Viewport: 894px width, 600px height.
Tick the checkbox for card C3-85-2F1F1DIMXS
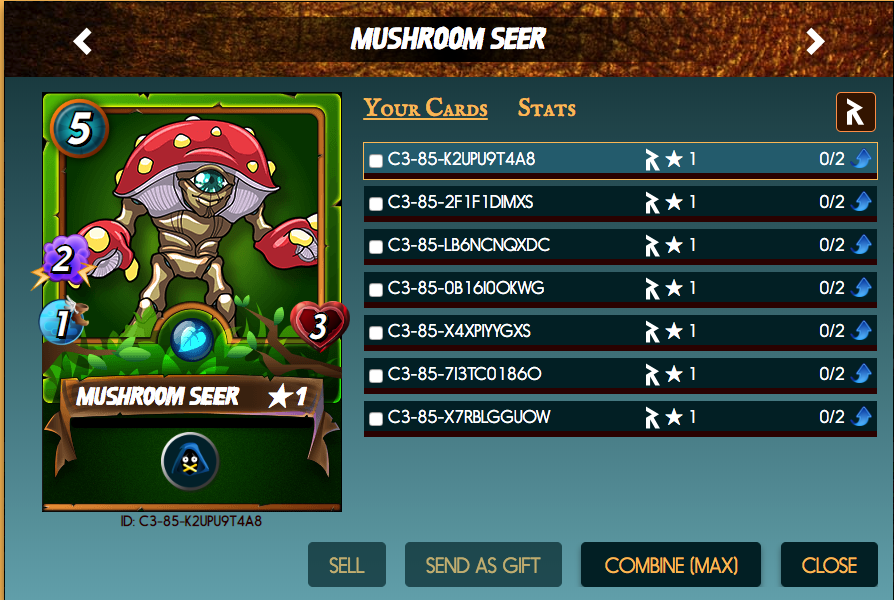(376, 203)
